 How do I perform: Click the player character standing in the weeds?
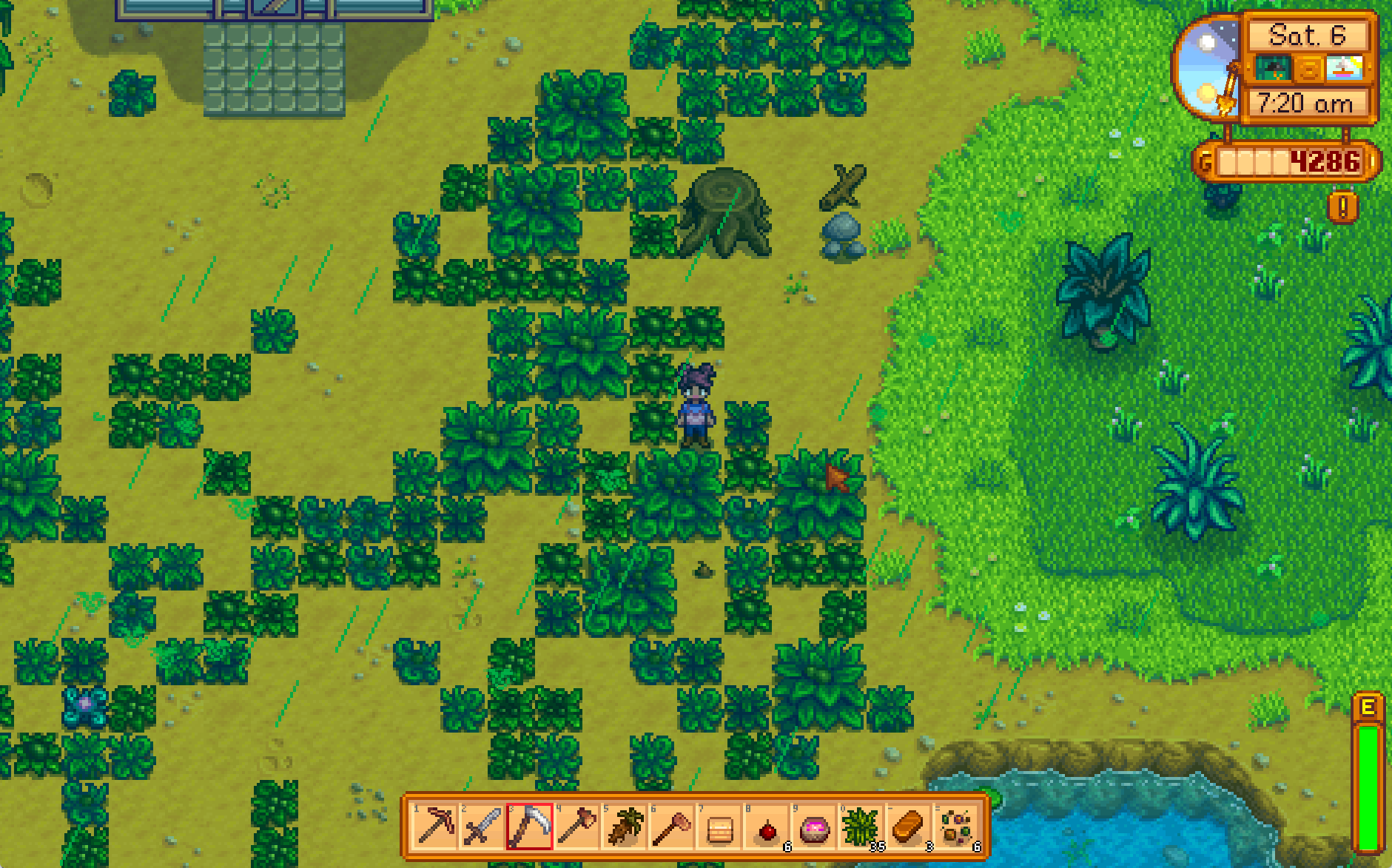pyautogui.click(x=696, y=407)
